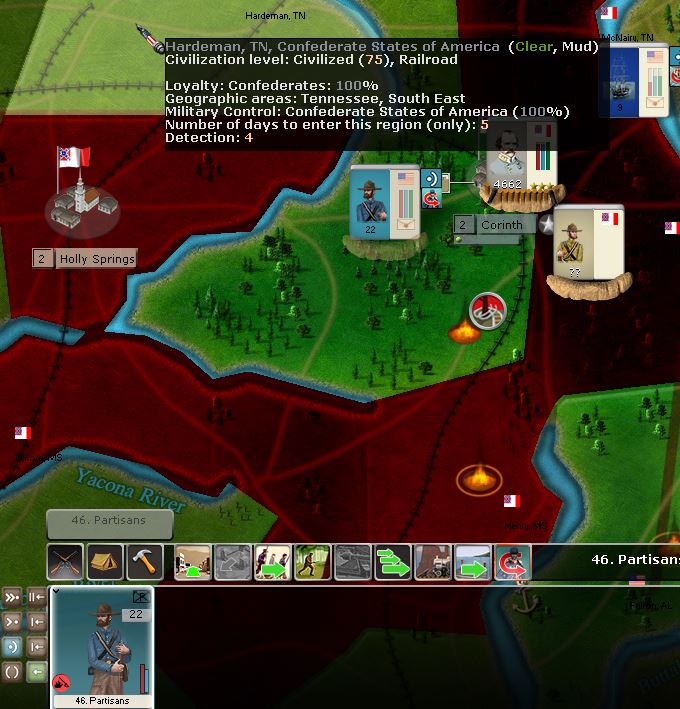Viewport: 680px width, 709px height.
Task: Select the parentheses posture button
Action: [12, 671]
